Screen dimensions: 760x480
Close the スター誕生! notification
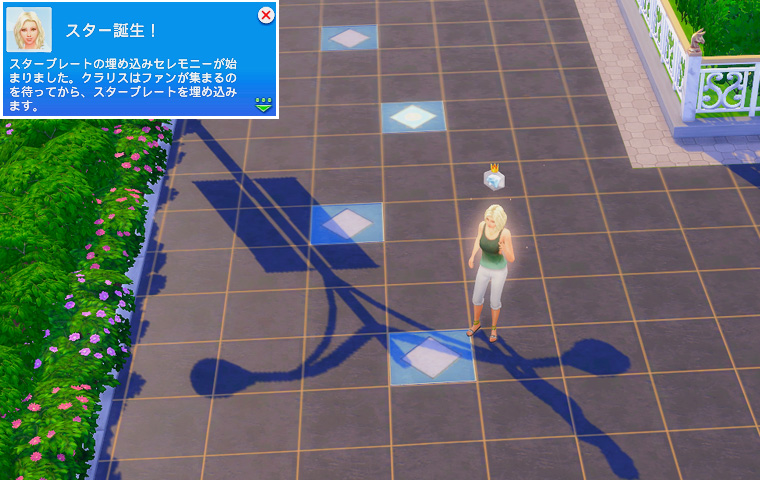pos(266,15)
